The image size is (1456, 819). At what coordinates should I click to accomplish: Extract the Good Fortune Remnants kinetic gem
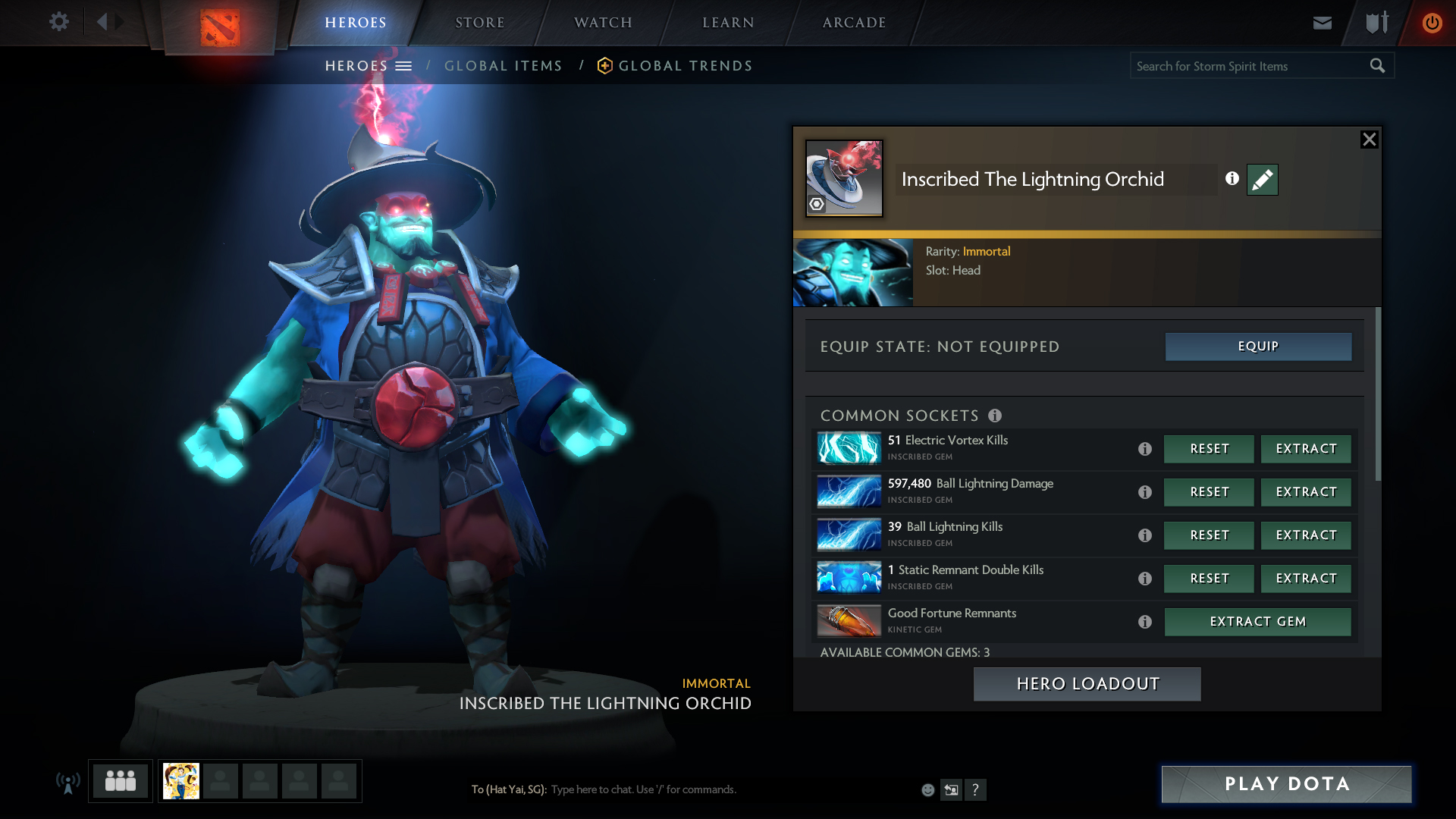pyautogui.click(x=1257, y=622)
